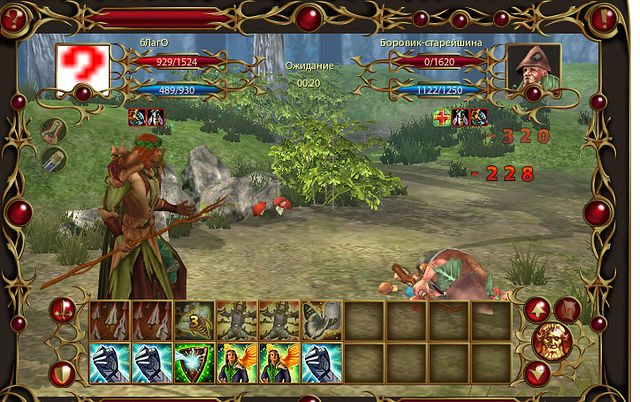Image resolution: width=640 pixels, height=402 pixels.
Task: Click the red down-arrow button beside the hotbar
Action: (537, 373)
